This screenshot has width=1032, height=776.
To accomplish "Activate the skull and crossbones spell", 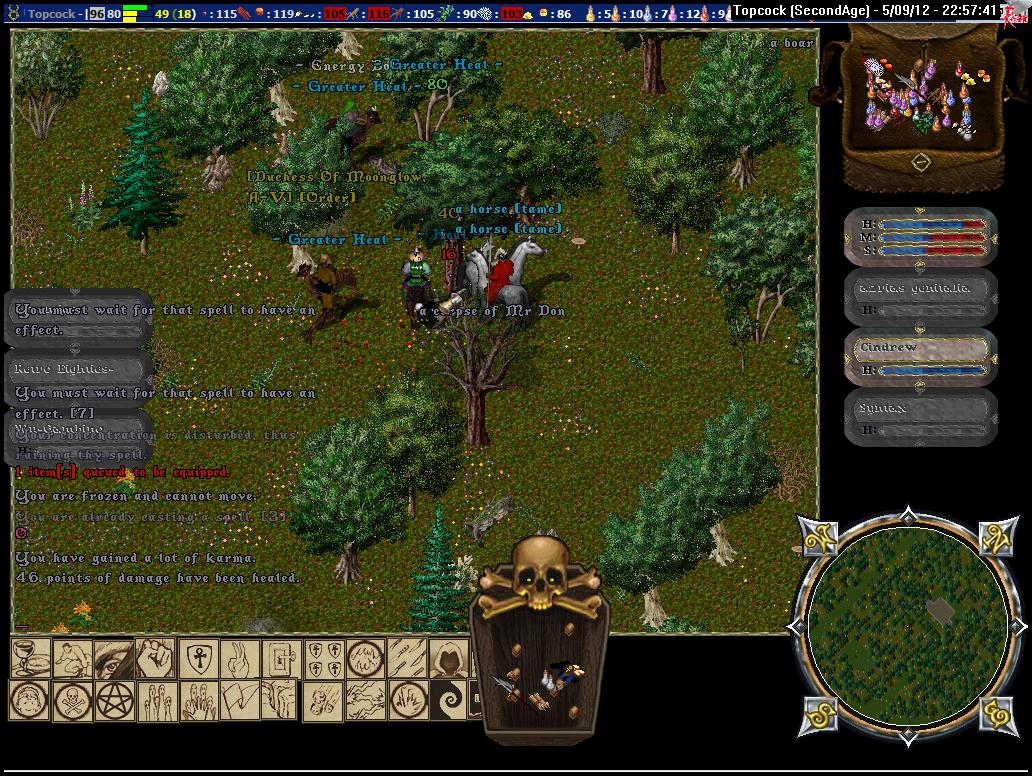I will coord(72,700).
